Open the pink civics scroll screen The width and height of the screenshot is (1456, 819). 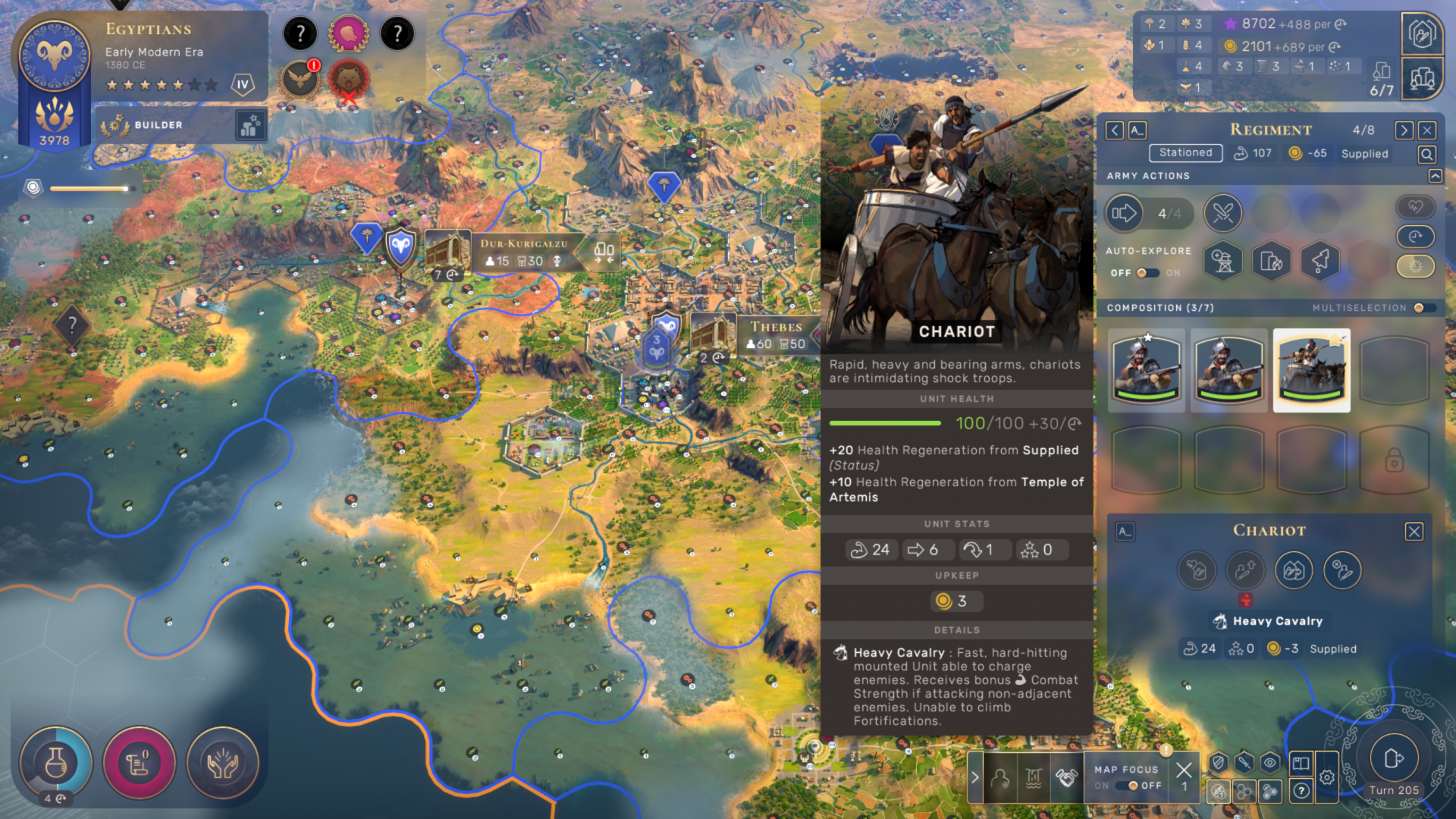click(139, 763)
